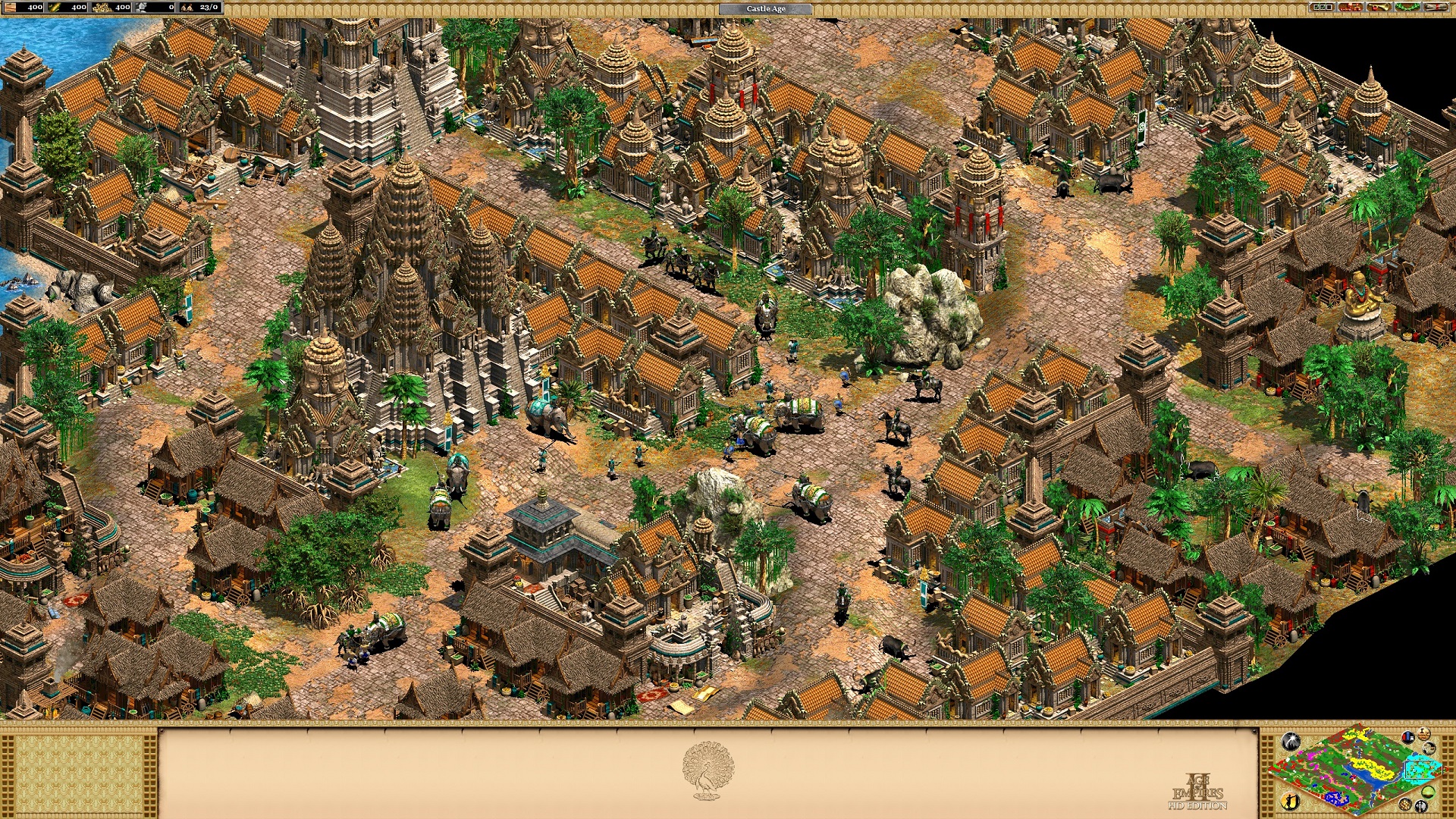View the Objectives checklist icon
Image resolution: width=1456 pixels, height=819 pixels.
1321,8
